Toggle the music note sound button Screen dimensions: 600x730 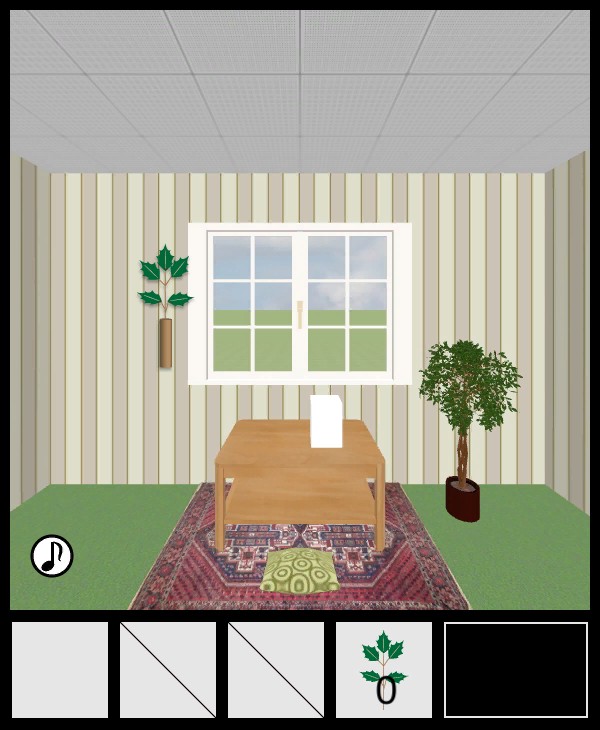(52, 556)
